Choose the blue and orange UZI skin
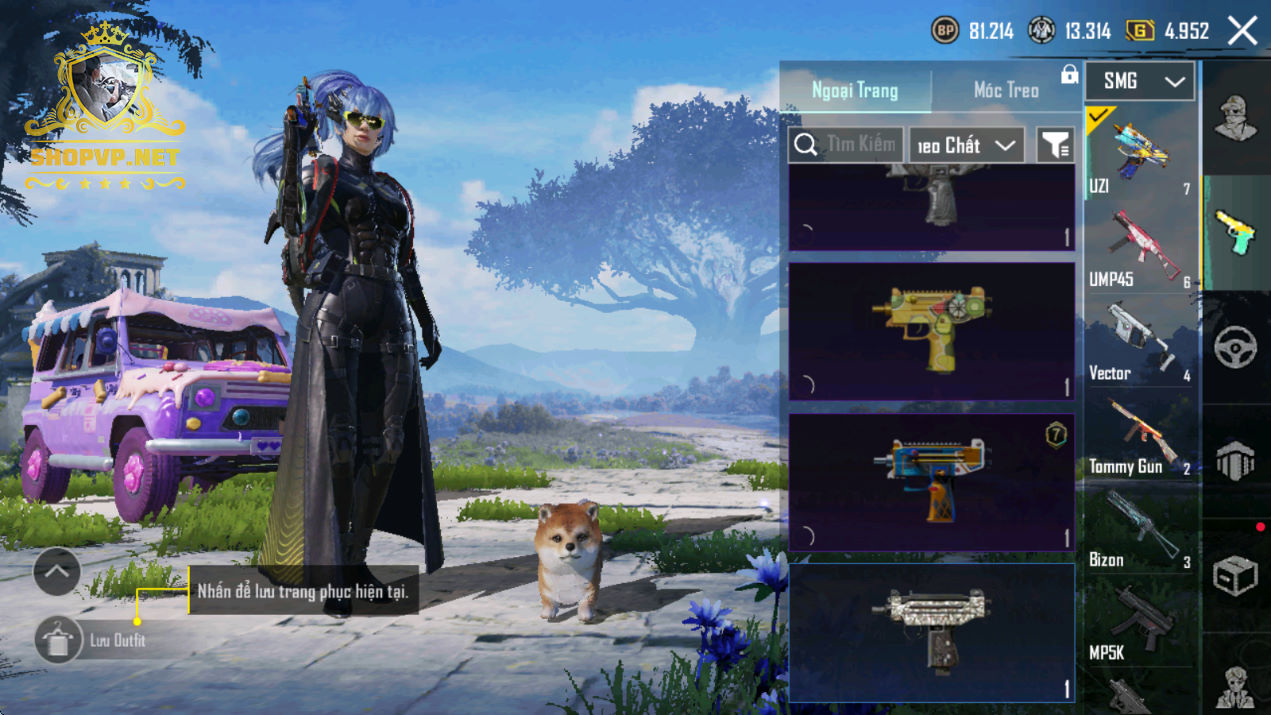The height and width of the screenshot is (715, 1271). coord(931,482)
